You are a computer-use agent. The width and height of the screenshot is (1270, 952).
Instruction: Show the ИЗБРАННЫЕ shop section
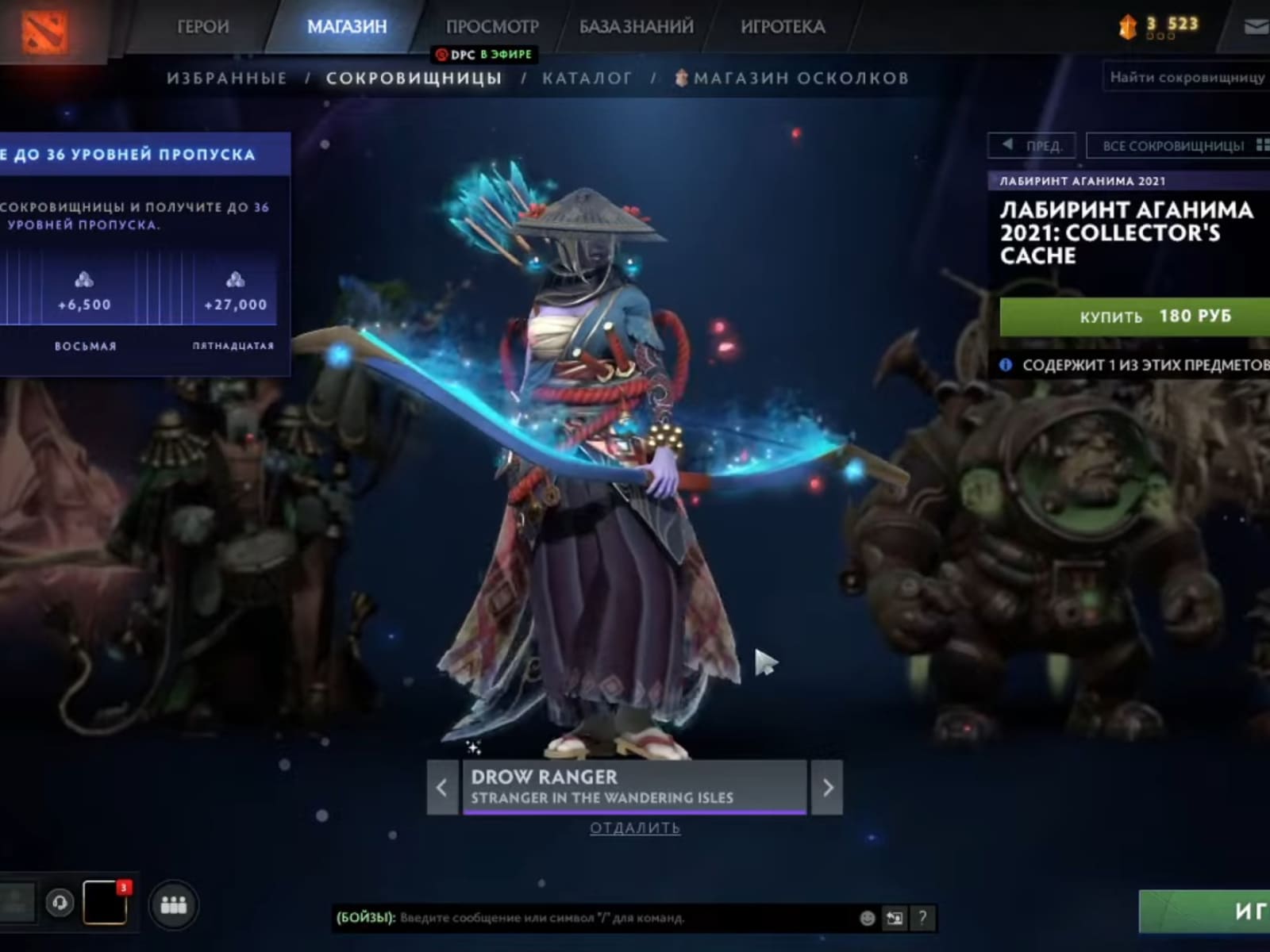(227, 78)
